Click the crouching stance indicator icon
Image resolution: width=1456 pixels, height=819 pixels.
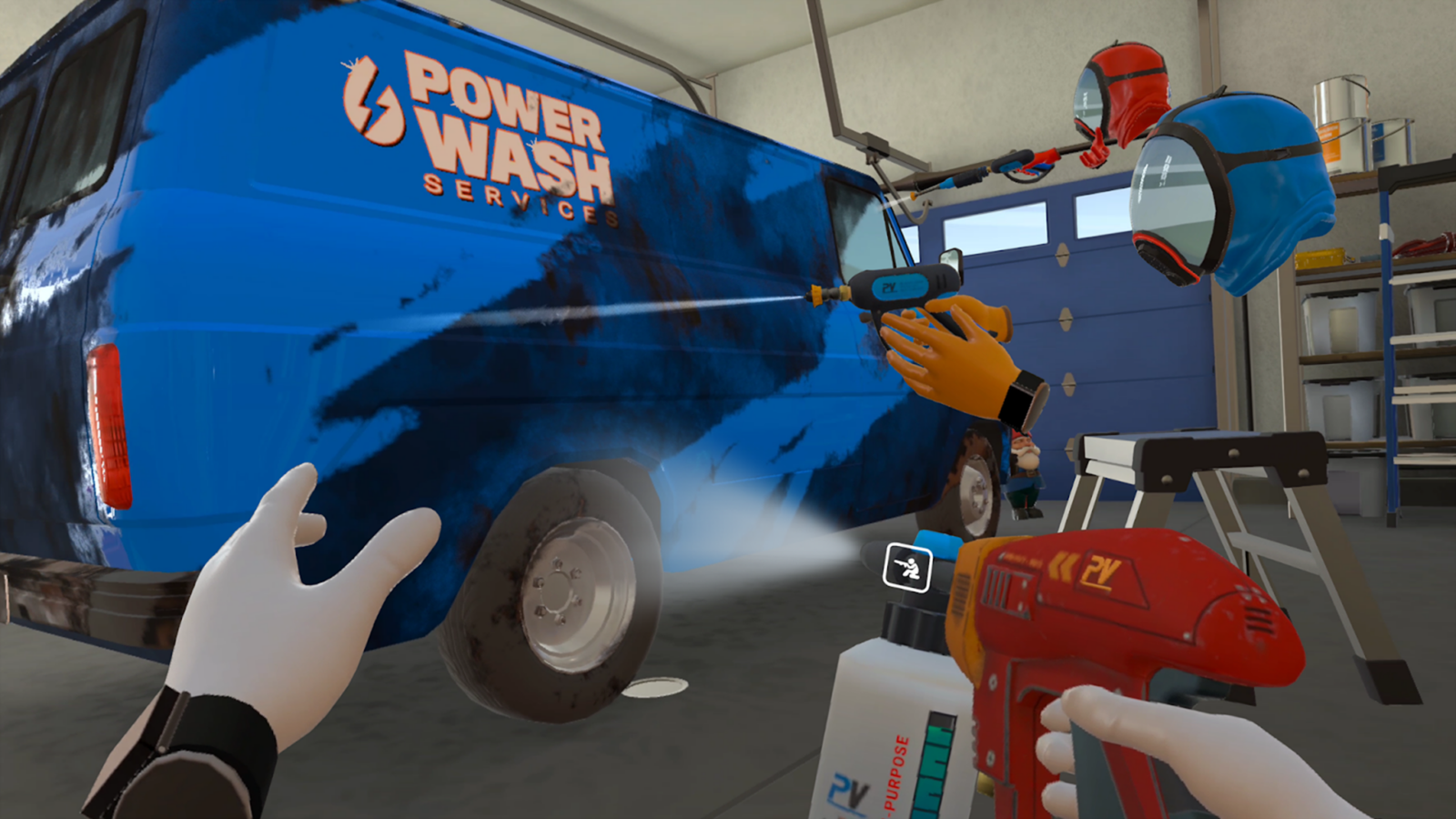point(907,568)
